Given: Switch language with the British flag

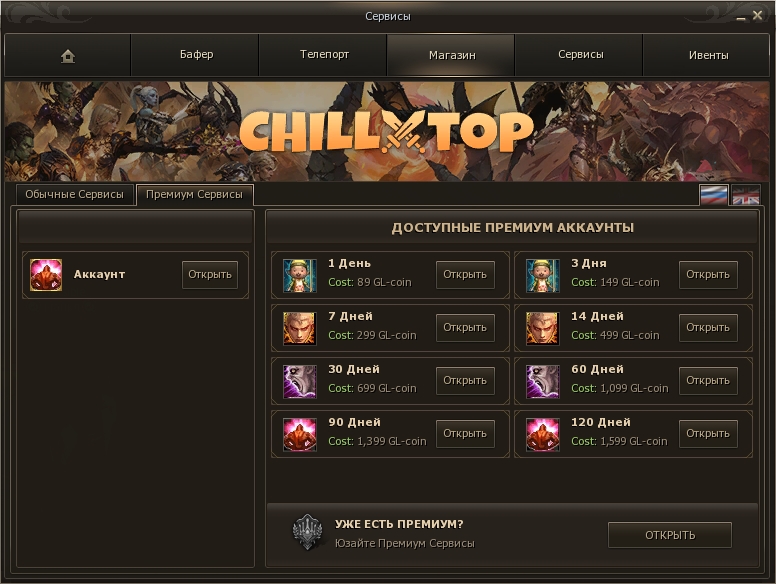Looking at the screenshot, I should pyautogui.click(x=746, y=195).
